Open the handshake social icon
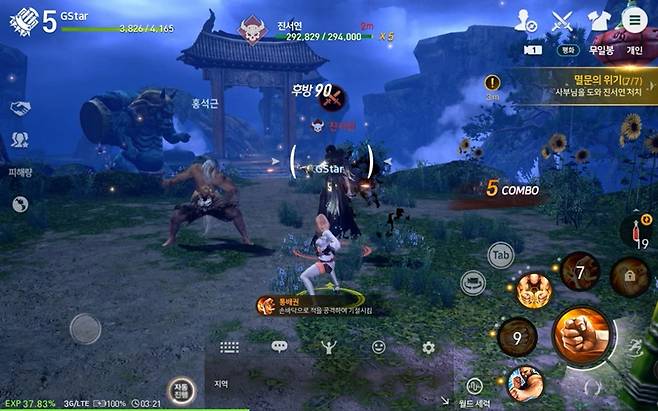This screenshot has width=658, height=411. point(19,107)
